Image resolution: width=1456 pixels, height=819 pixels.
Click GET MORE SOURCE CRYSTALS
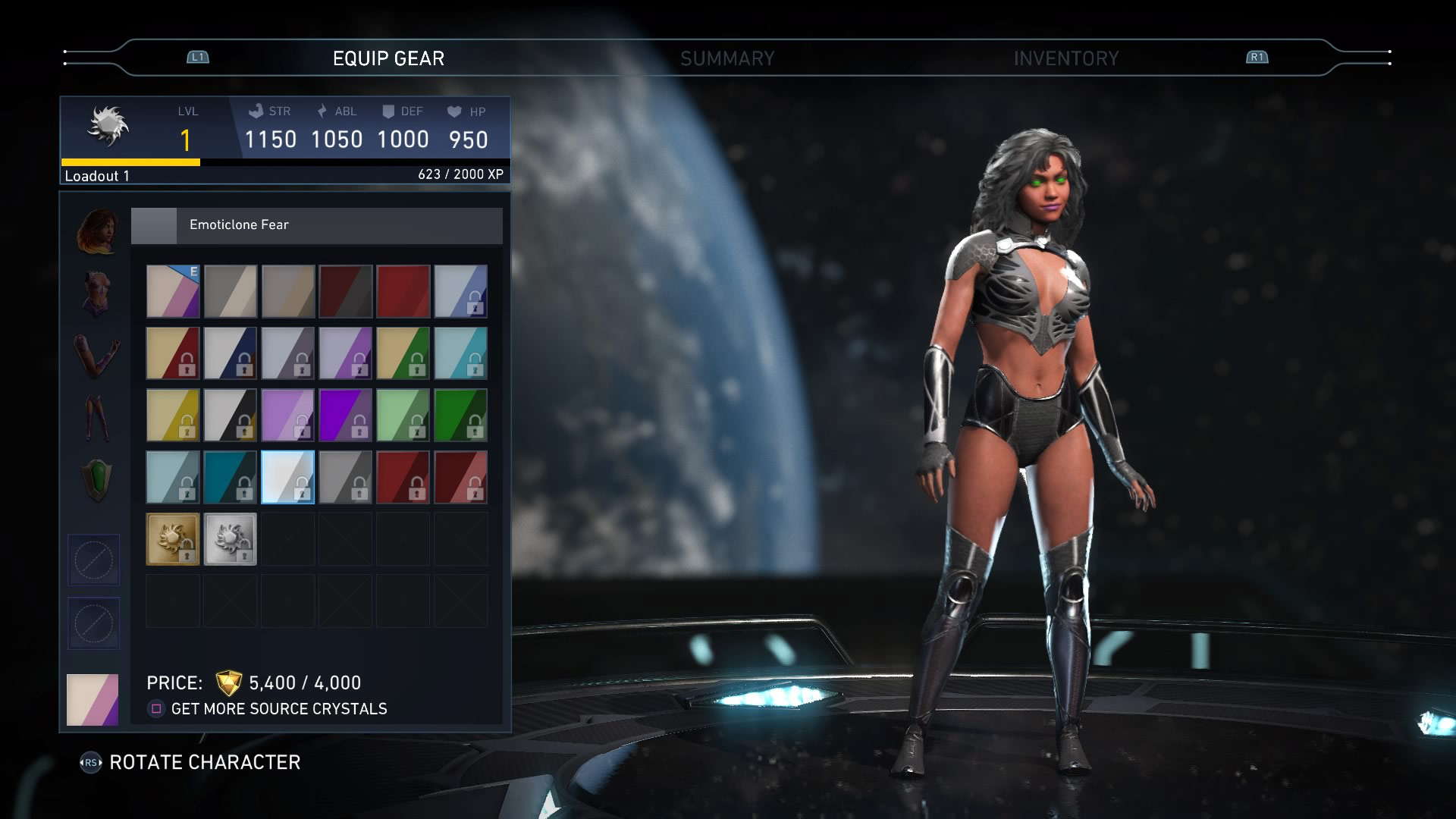pyautogui.click(x=279, y=708)
